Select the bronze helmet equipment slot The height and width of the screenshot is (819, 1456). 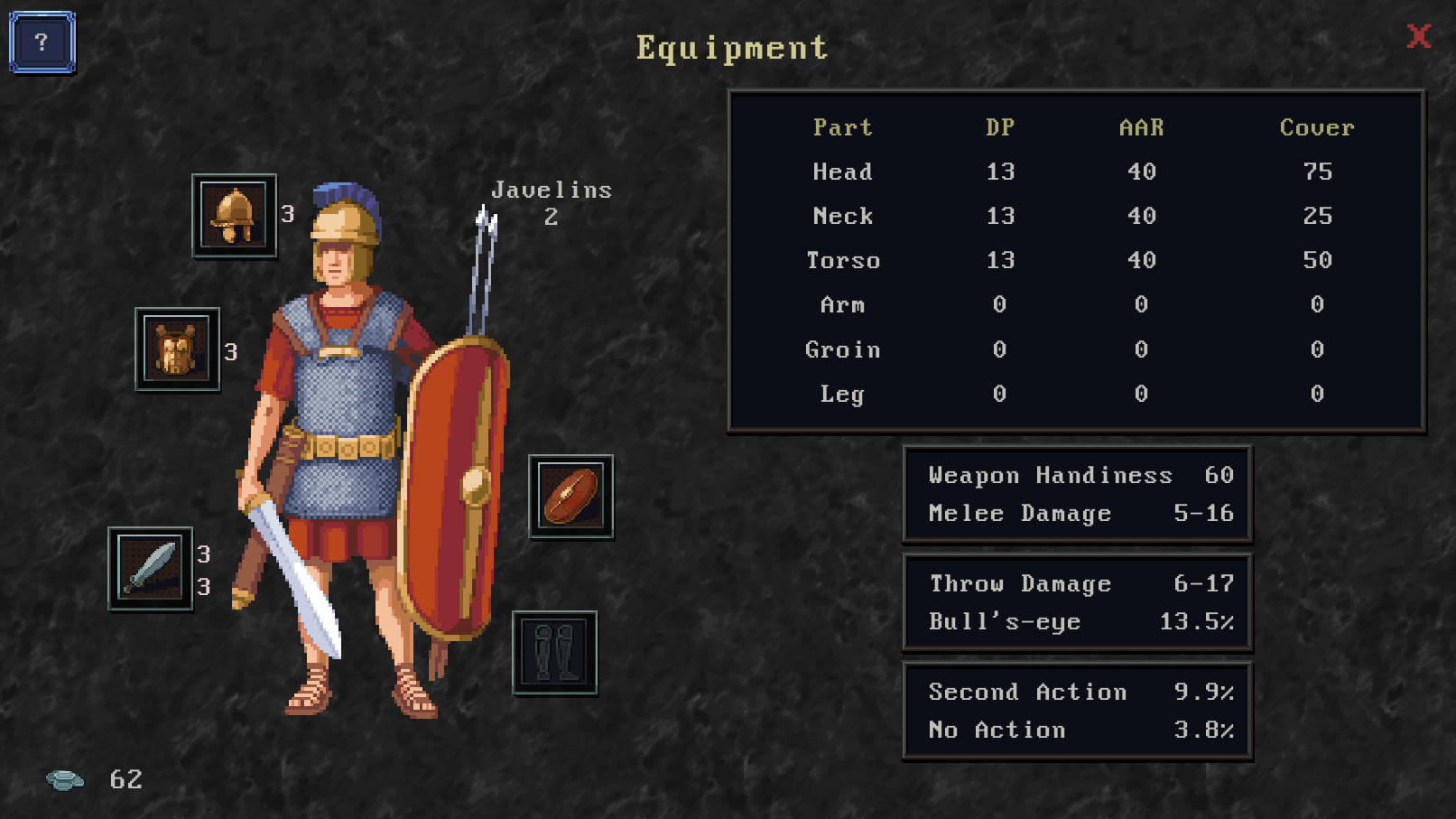pyautogui.click(x=234, y=217)
